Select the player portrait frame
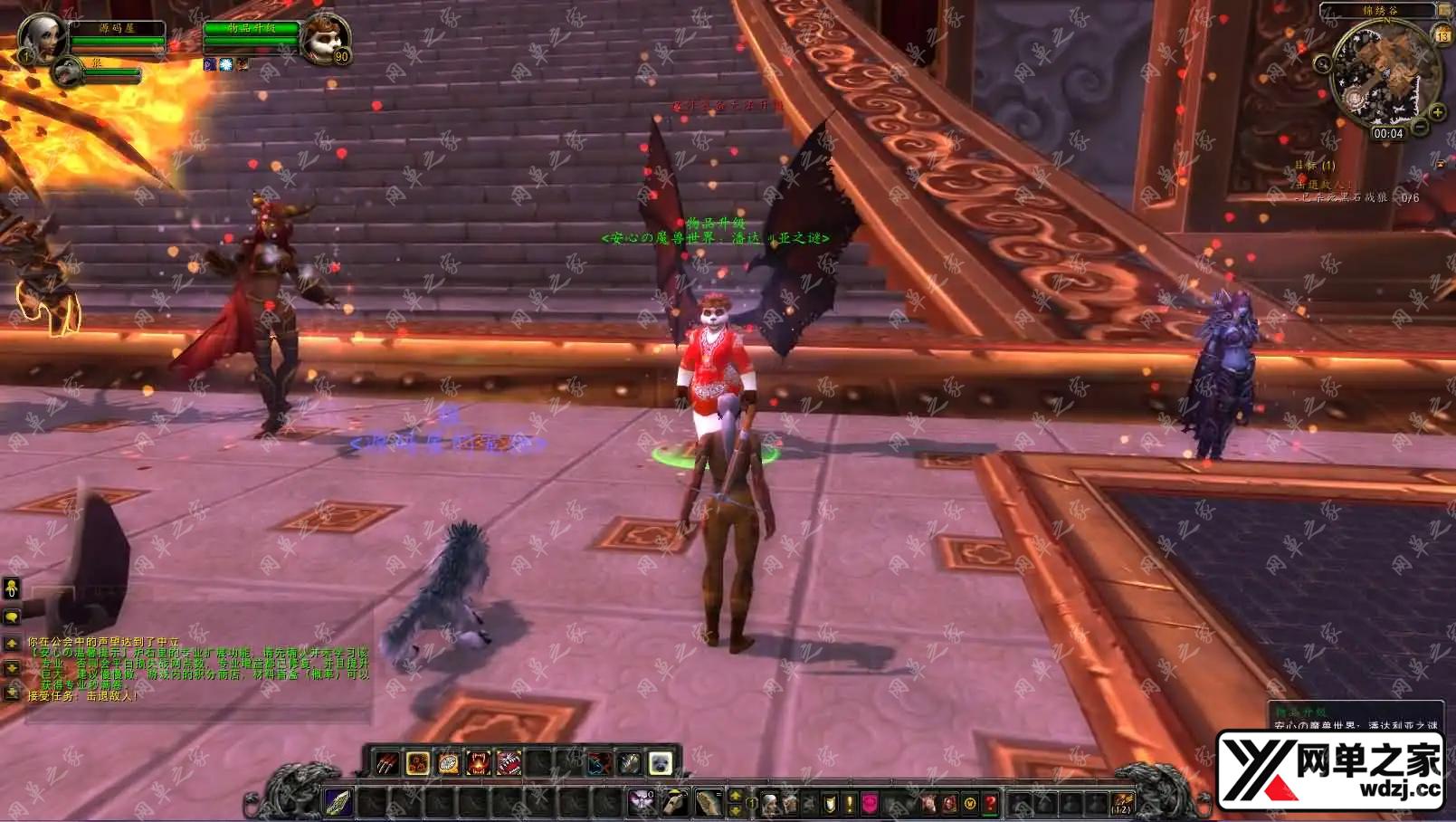 tap(41, 38)
